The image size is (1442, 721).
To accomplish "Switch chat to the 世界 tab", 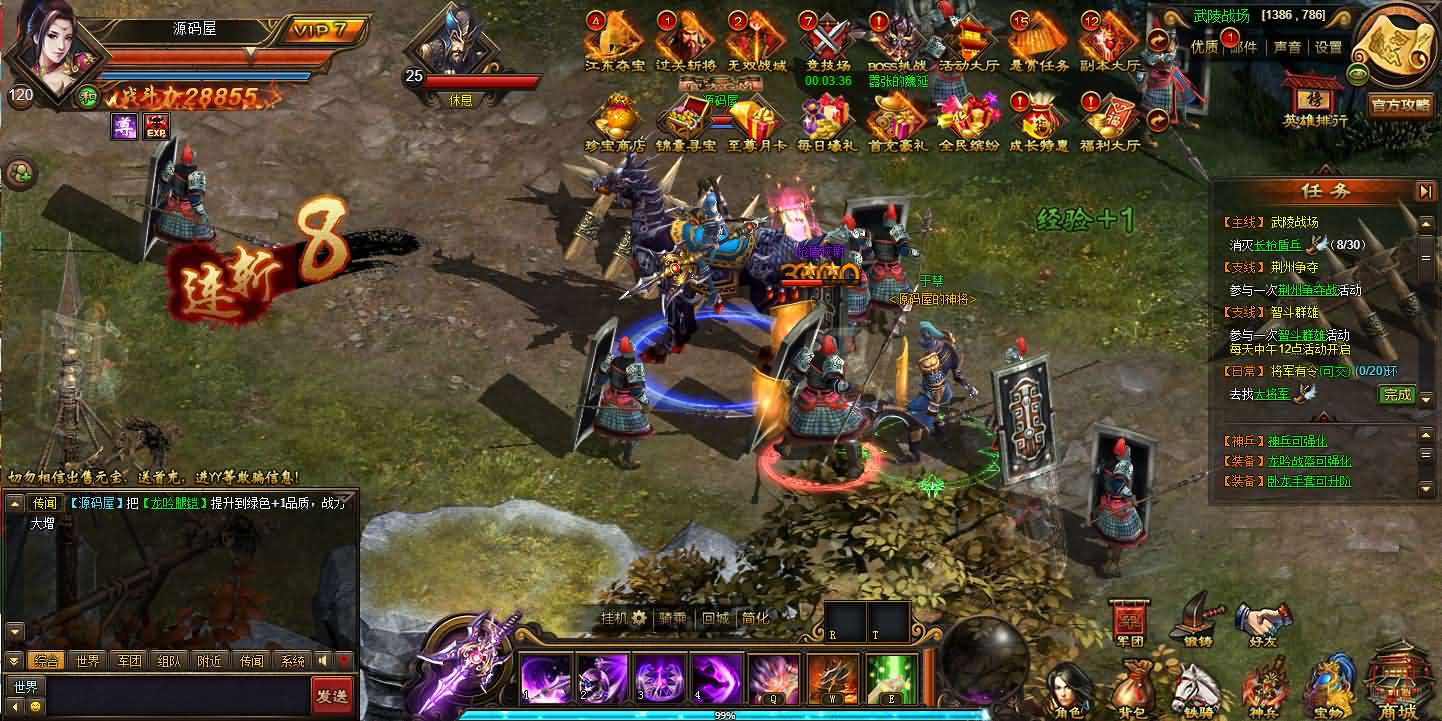I will point(87,661).
